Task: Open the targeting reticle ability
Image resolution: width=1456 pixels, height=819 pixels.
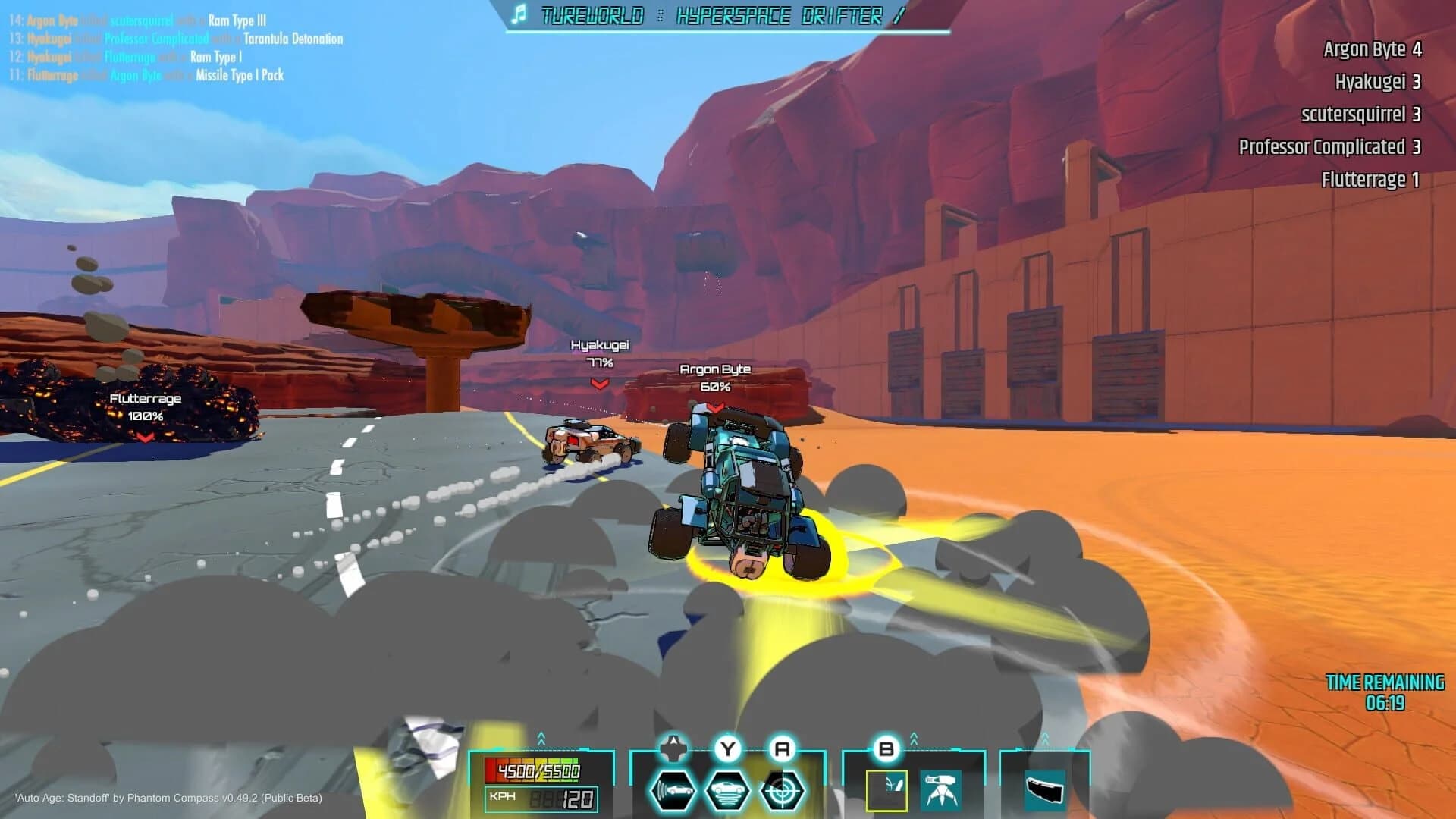Action: coord(782,792)
